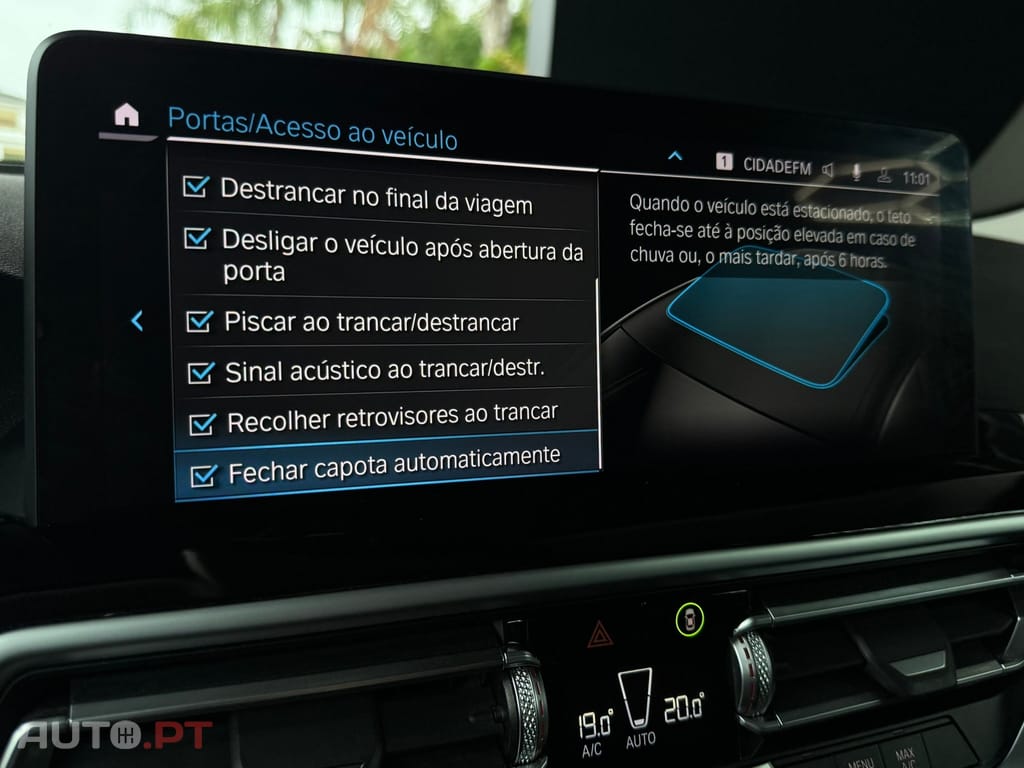Viewport: 1024px width, 768px height.
Task: Tap the up chevron in status bar
Action: pyautogui.click(x=675, y=156)
